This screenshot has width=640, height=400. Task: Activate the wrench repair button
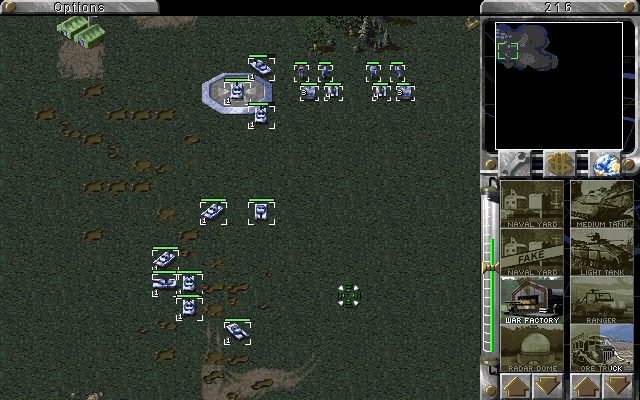(516, 164)
